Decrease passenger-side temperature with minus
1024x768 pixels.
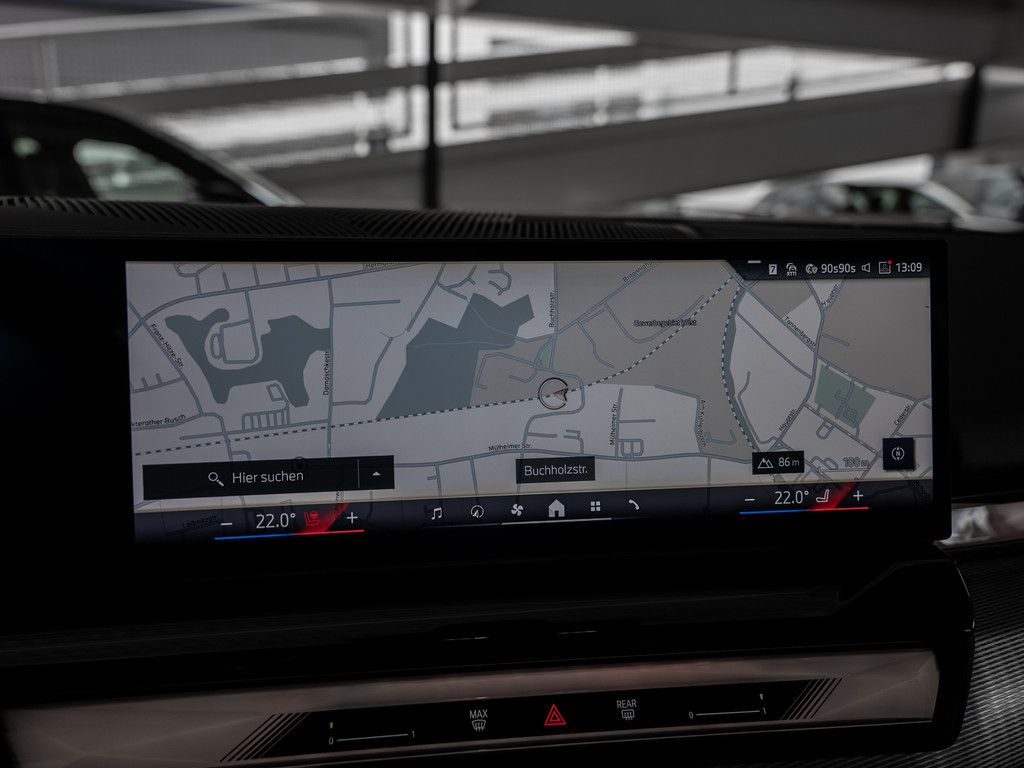(x=750, y=499)
